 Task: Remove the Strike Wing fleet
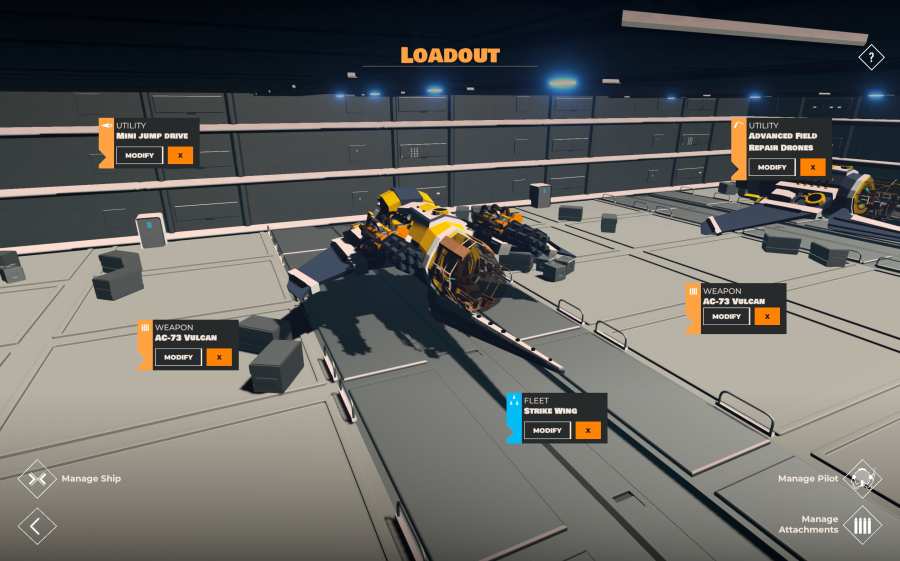(x=589, y=430)
